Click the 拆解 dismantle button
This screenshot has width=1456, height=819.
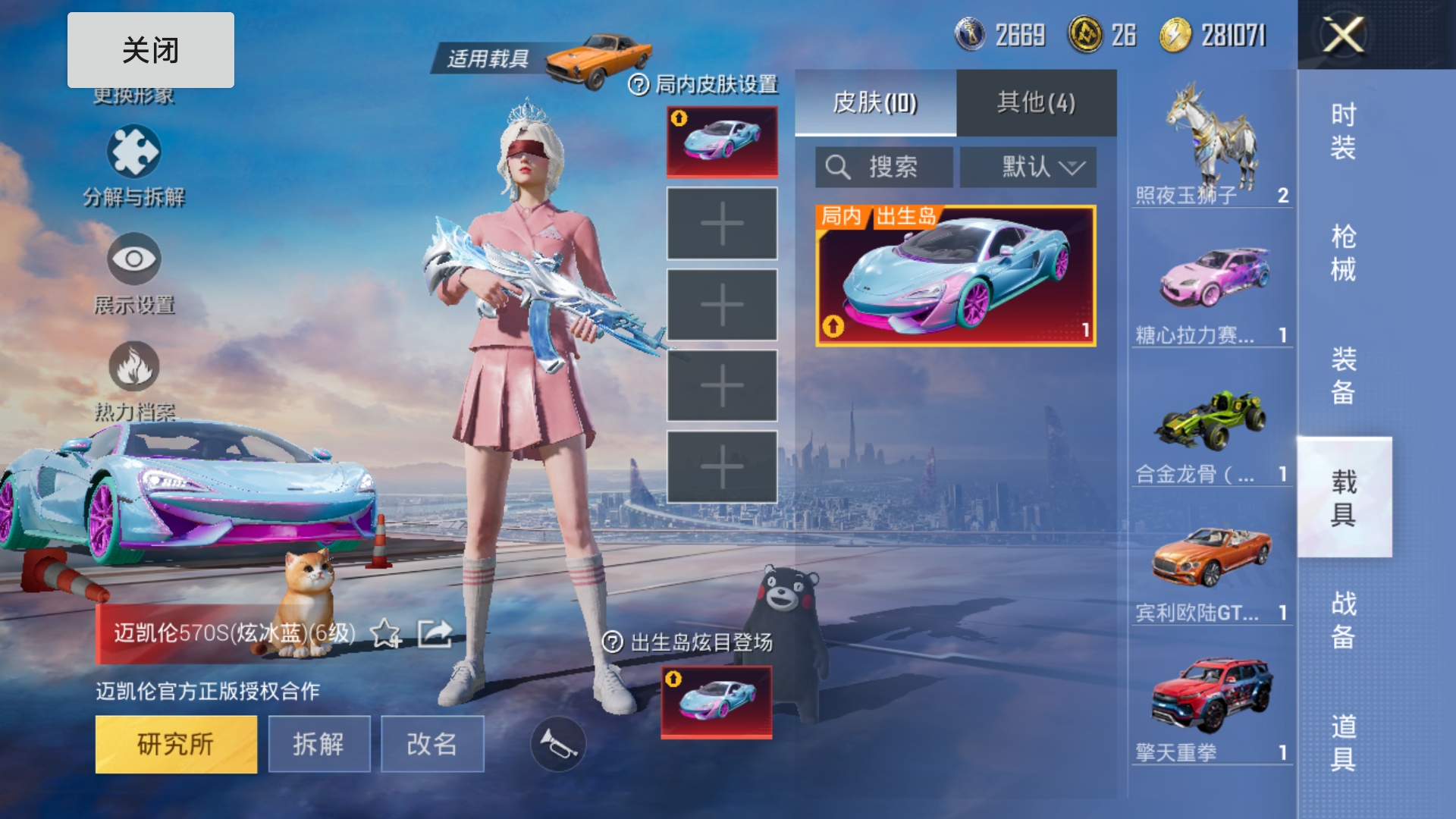(x=318, y=744)
